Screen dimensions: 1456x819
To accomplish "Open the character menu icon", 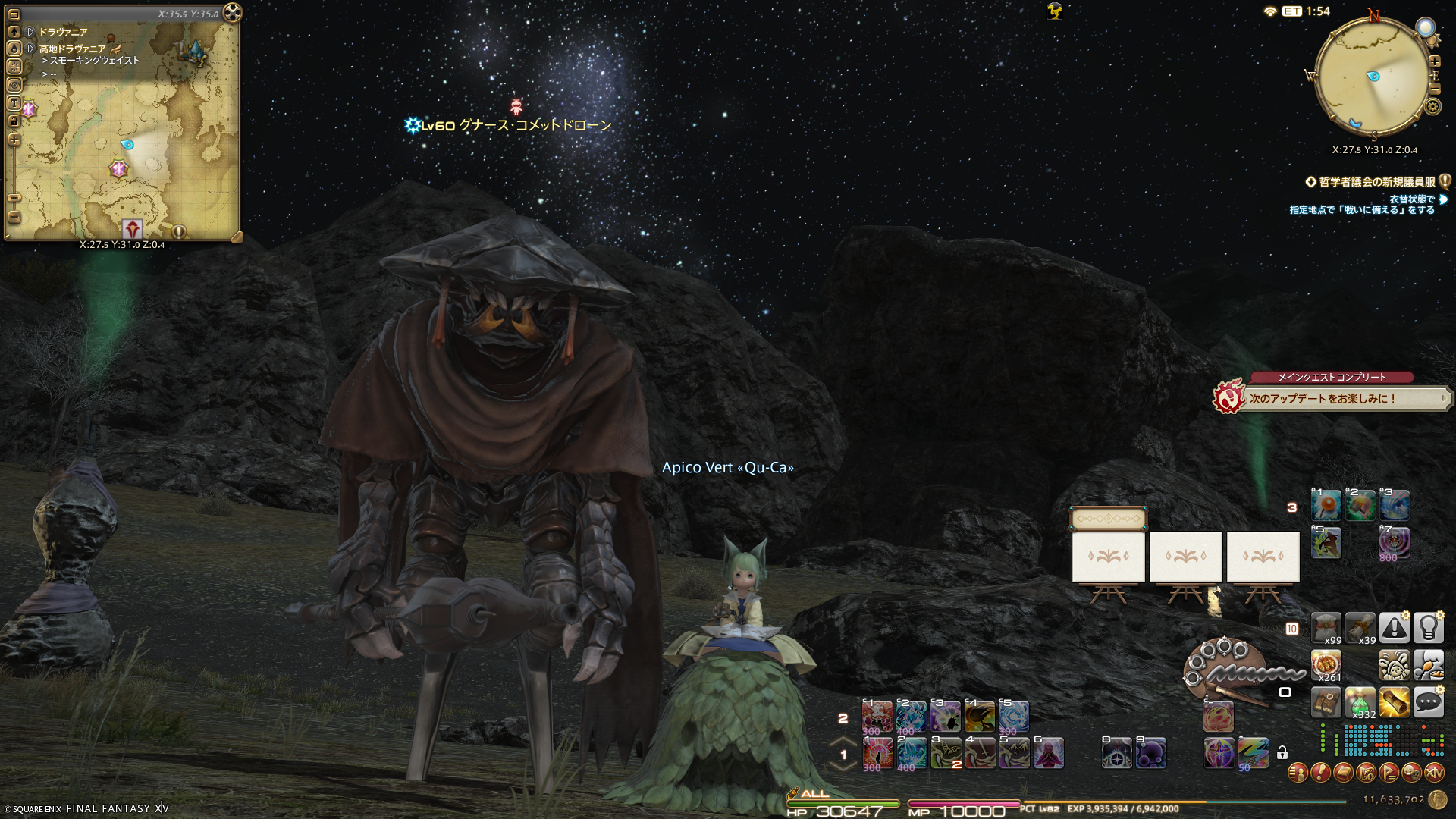I will [x=1298, y=773].
